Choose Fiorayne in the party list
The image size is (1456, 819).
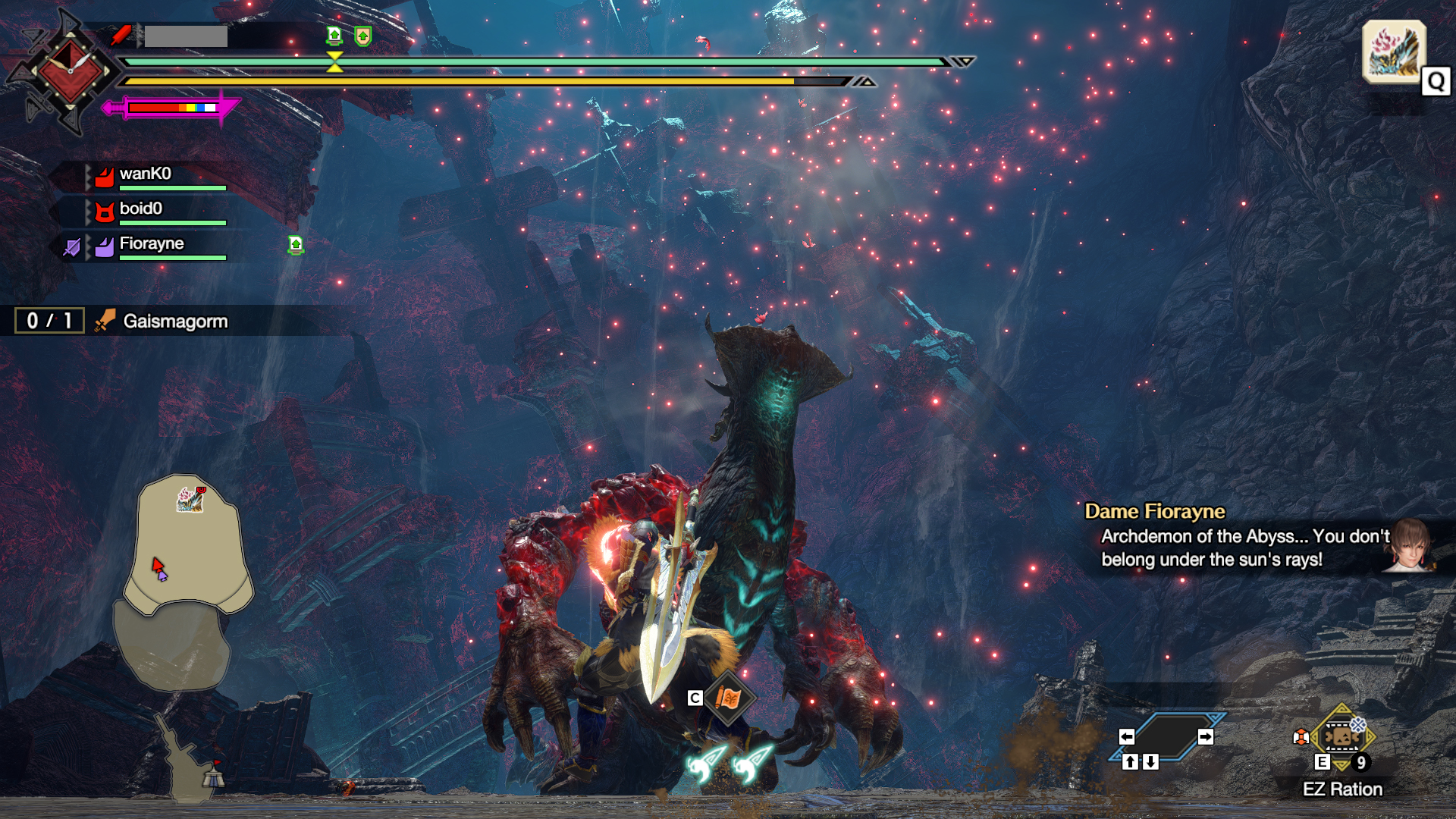(x=152, y=244)
